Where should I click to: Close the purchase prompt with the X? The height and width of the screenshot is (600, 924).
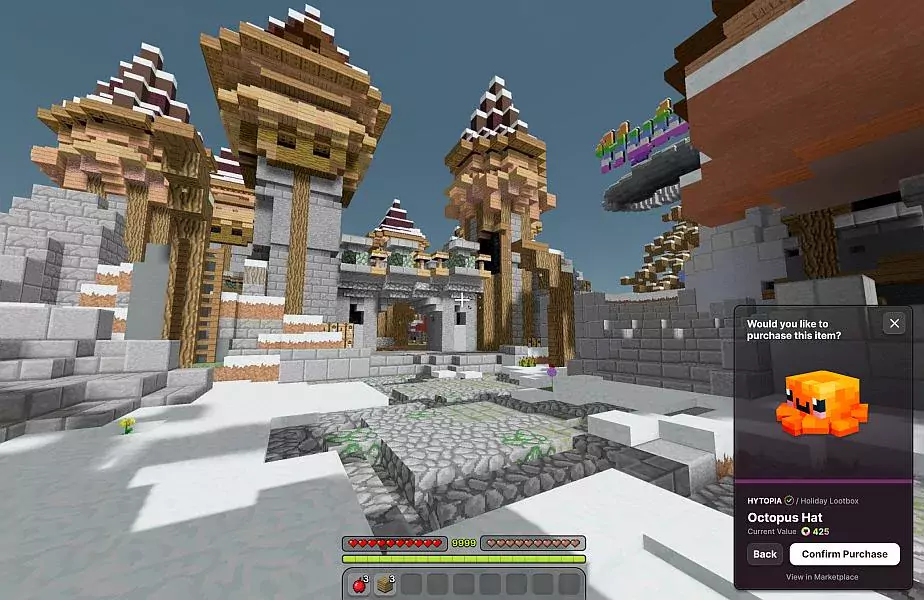(894, 323)
